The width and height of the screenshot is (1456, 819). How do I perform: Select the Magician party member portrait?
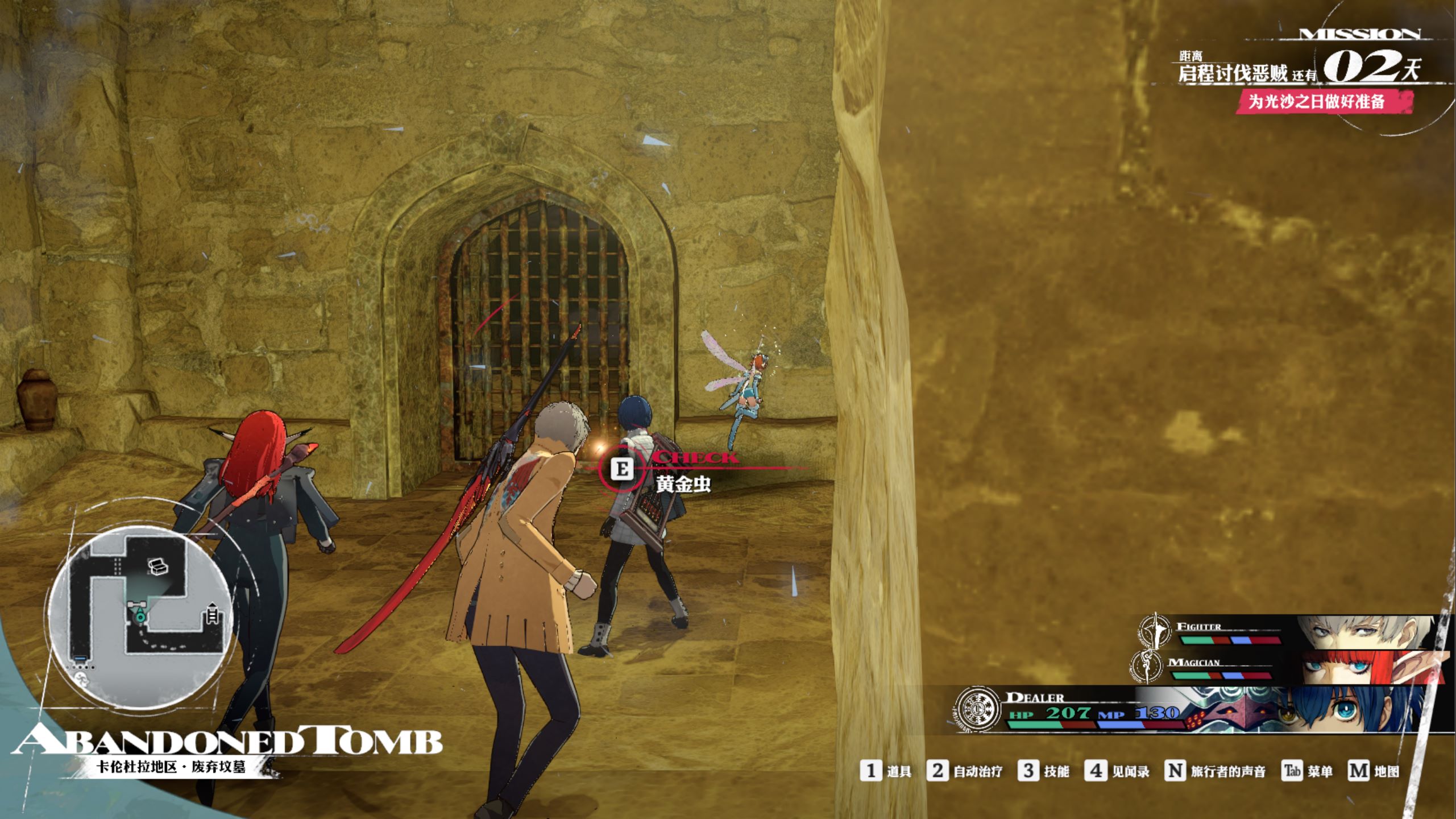click(x=1370, y=668)
